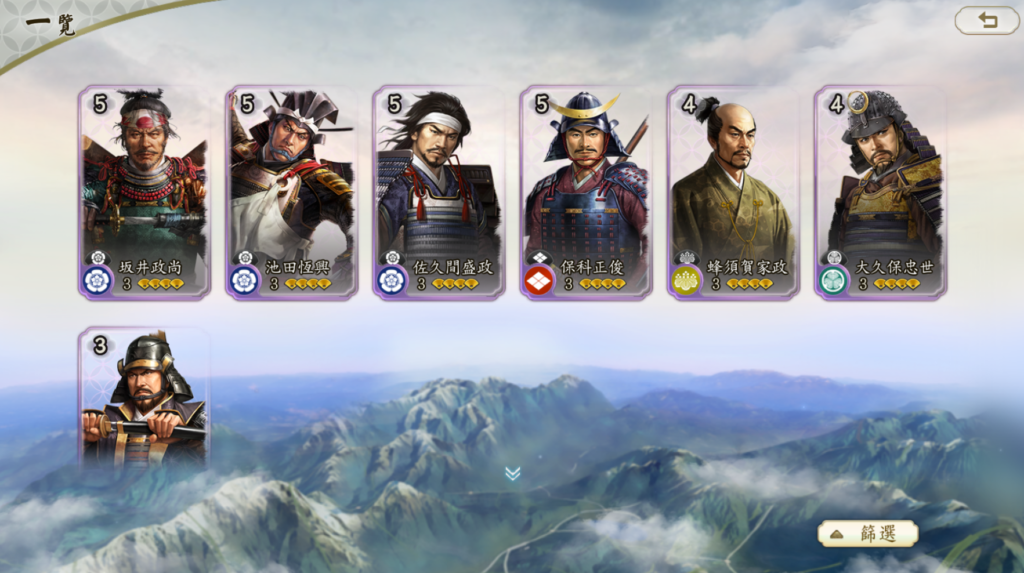The image size is (1024, 573).
Task: Select the 坂井政尚 officer card
Action: point(144,191)
